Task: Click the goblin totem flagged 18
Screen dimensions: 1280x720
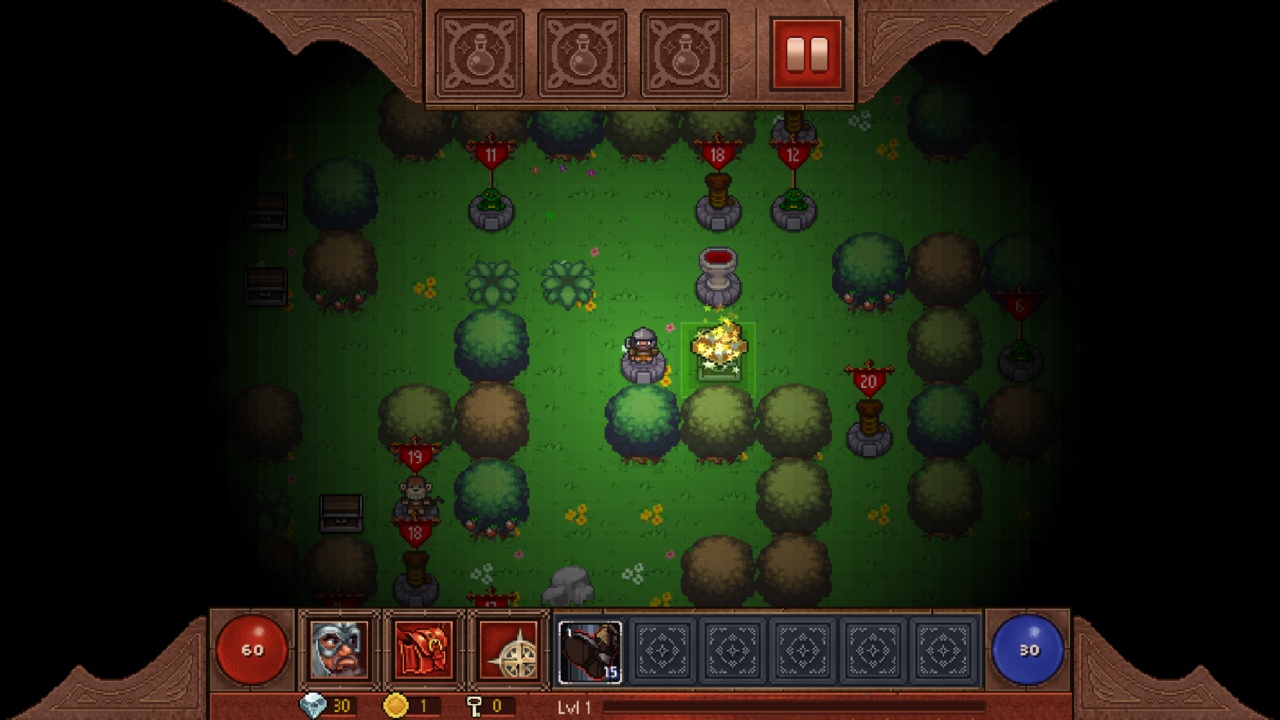Action: (718, 180)
